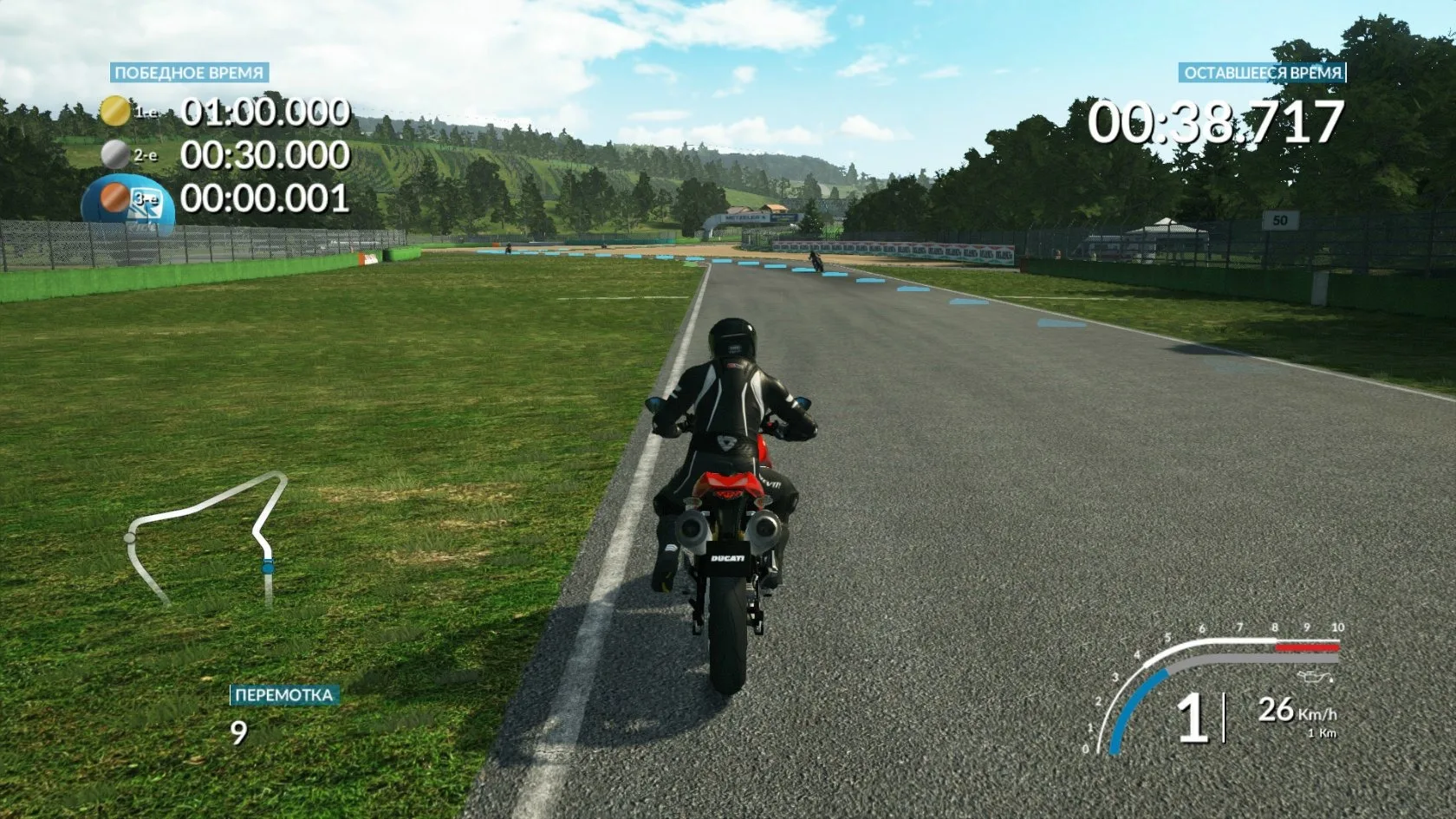This screenshot has width=1456, height=819.
Task: Click the highlighted bronze medal icon
Action: point(114,199)
